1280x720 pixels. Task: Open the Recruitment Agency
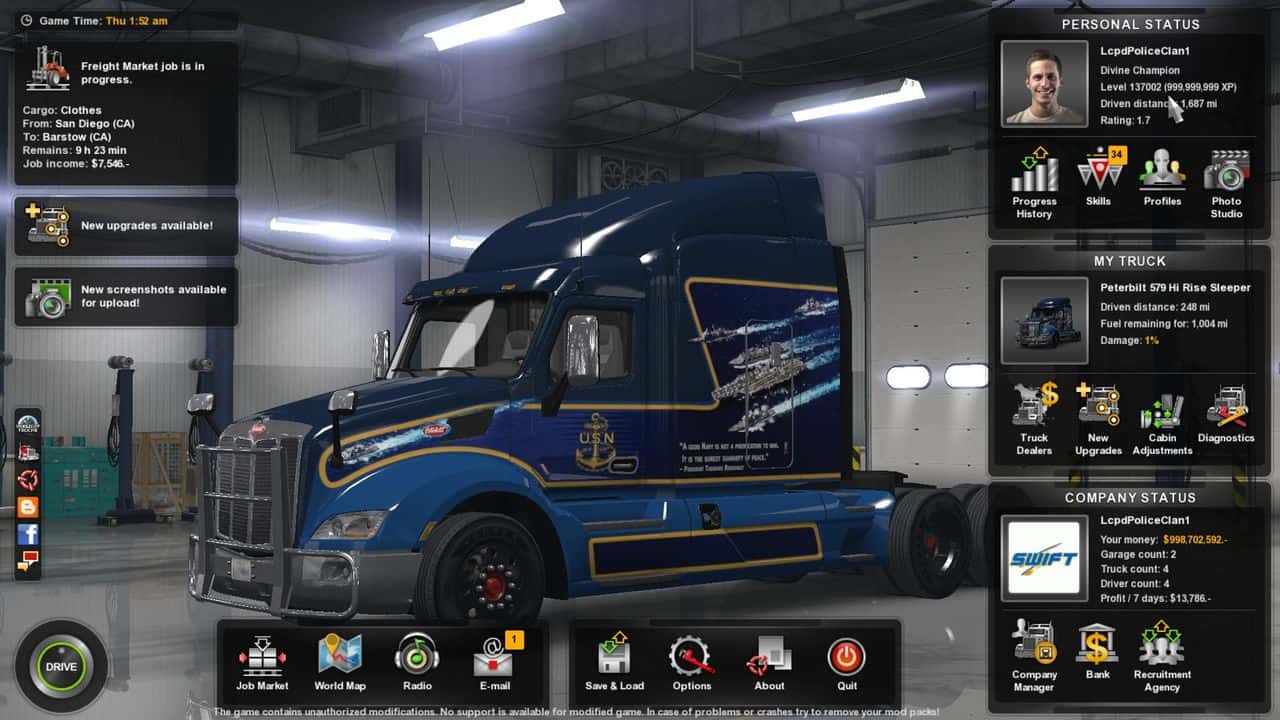[1162, 655]
